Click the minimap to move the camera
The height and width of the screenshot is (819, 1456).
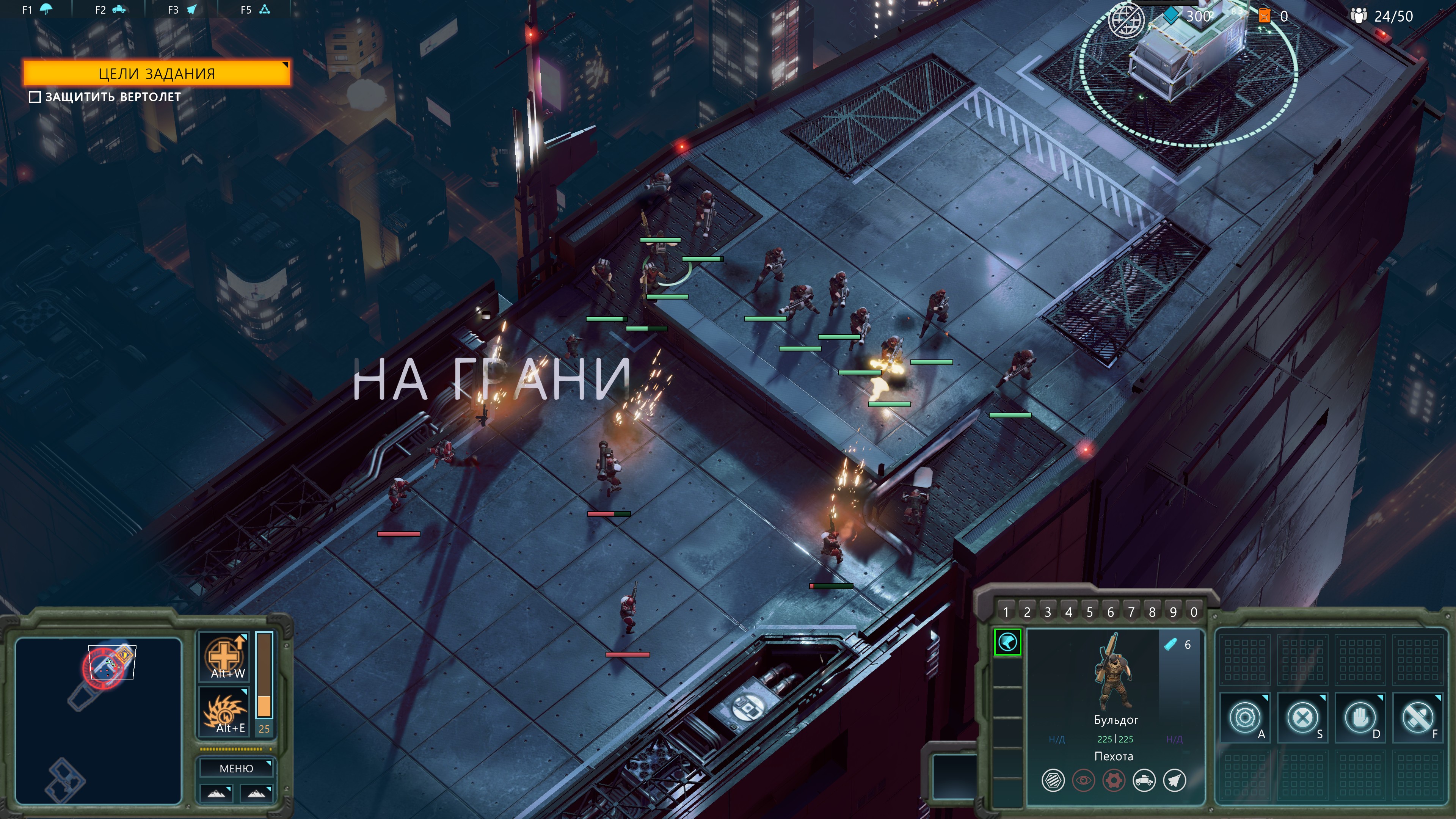[98, 720]
